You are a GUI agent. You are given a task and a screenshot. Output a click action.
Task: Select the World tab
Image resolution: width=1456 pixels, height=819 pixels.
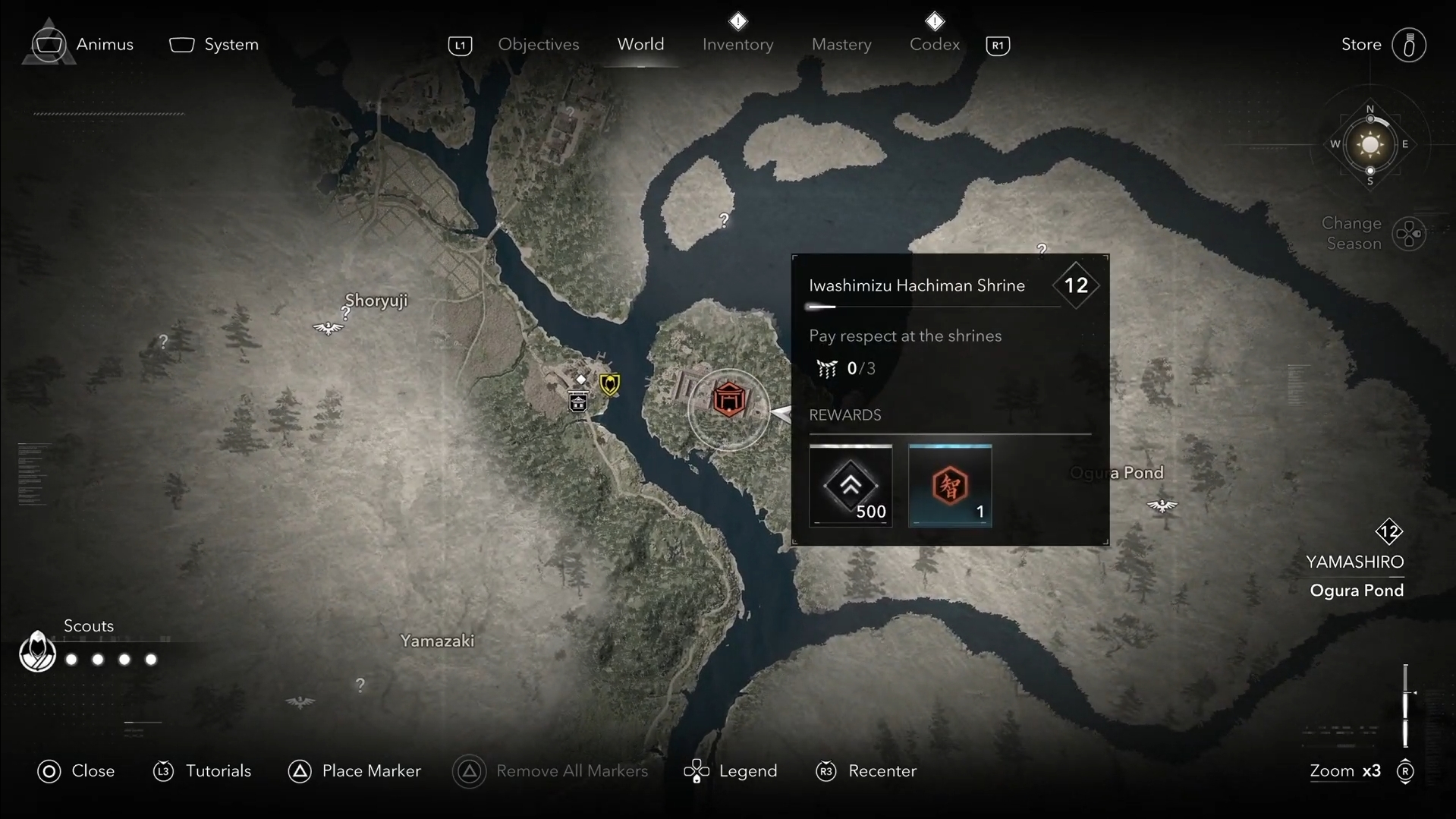pos(640,45)
